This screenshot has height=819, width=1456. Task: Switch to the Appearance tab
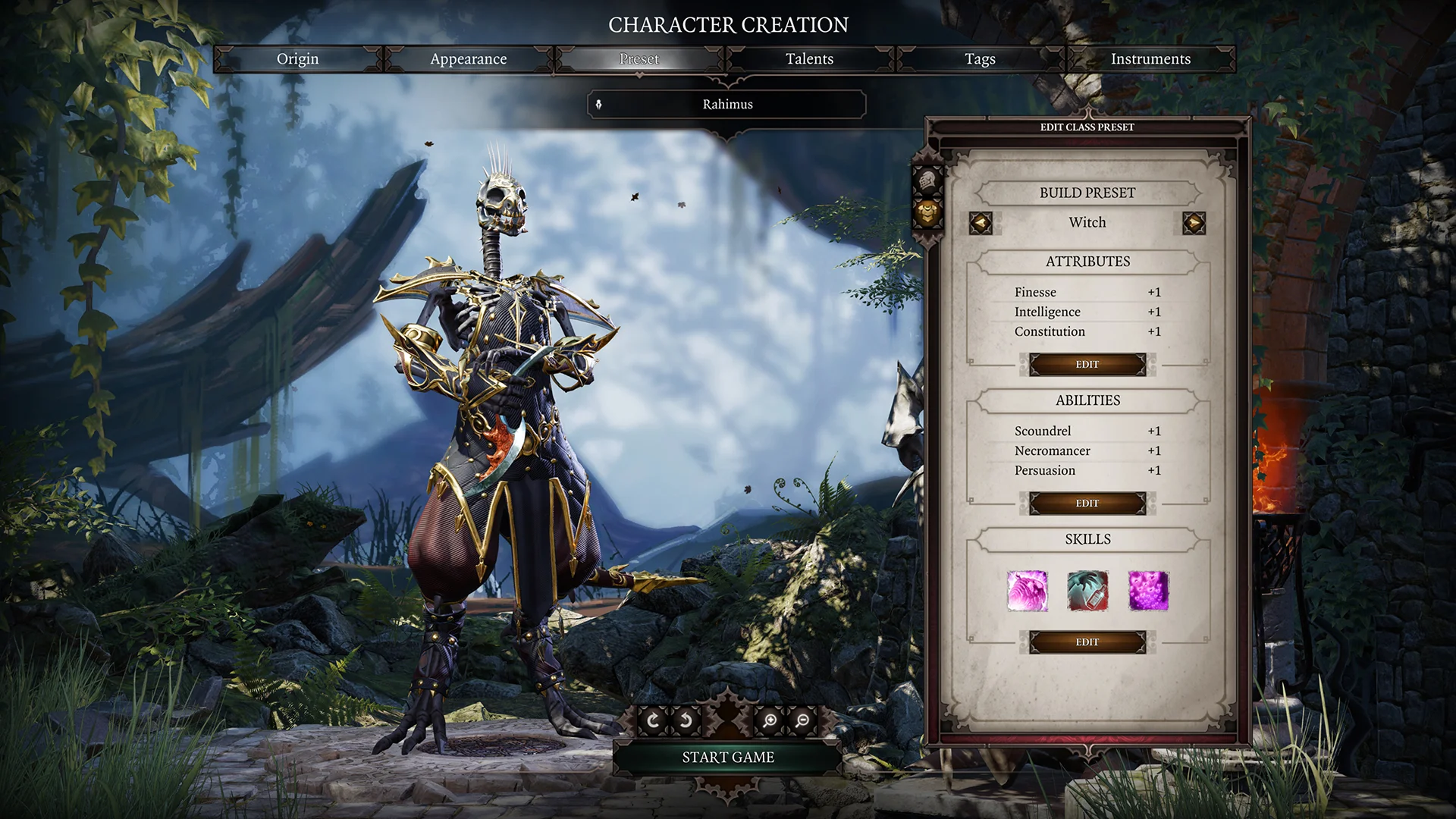[469, 58]
